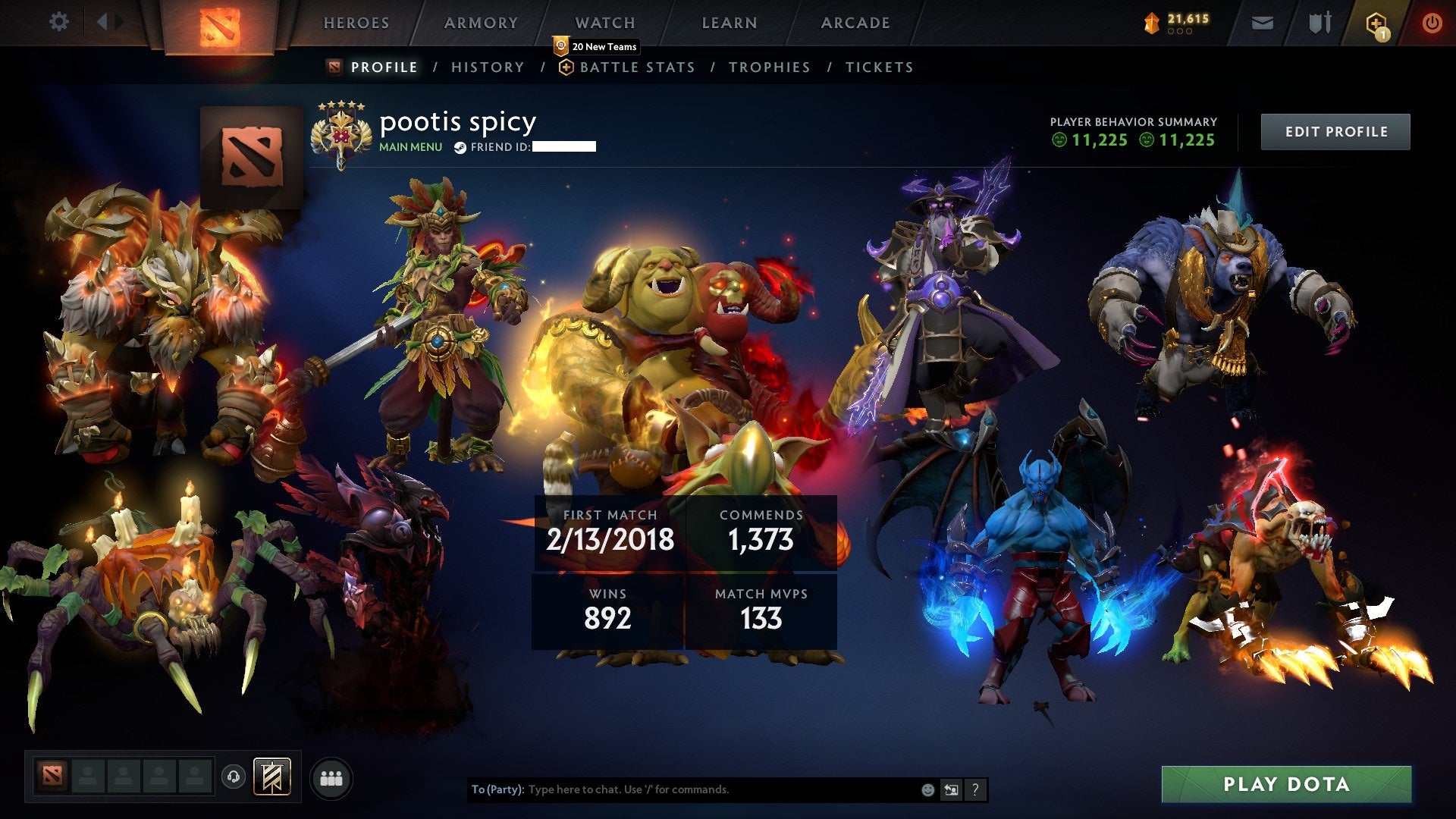Screen dimensions: 1456x819
Task: Click the battle pass banner beside party slots
Action: [271, 776]
